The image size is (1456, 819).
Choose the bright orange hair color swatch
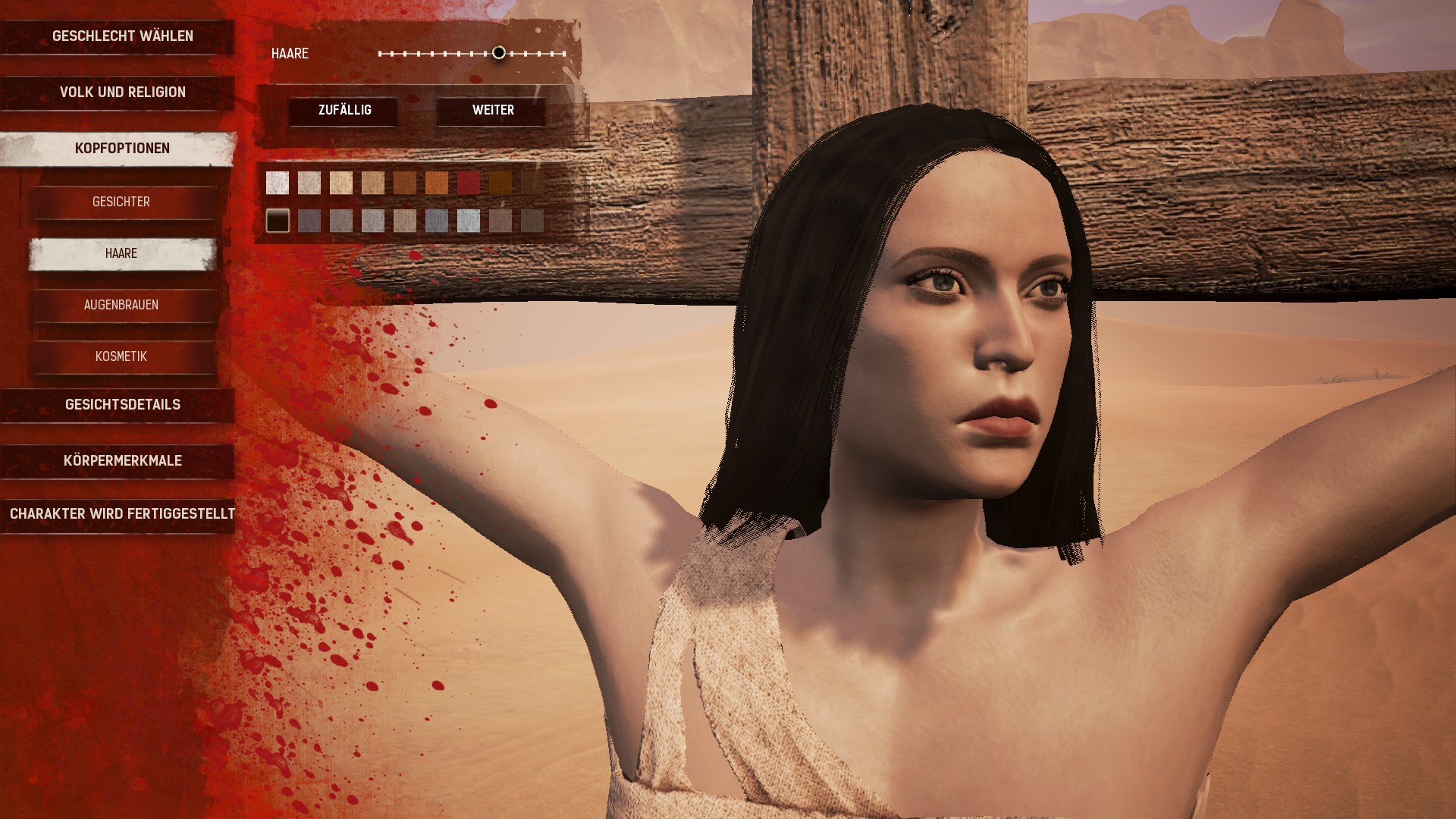[437, 183]
